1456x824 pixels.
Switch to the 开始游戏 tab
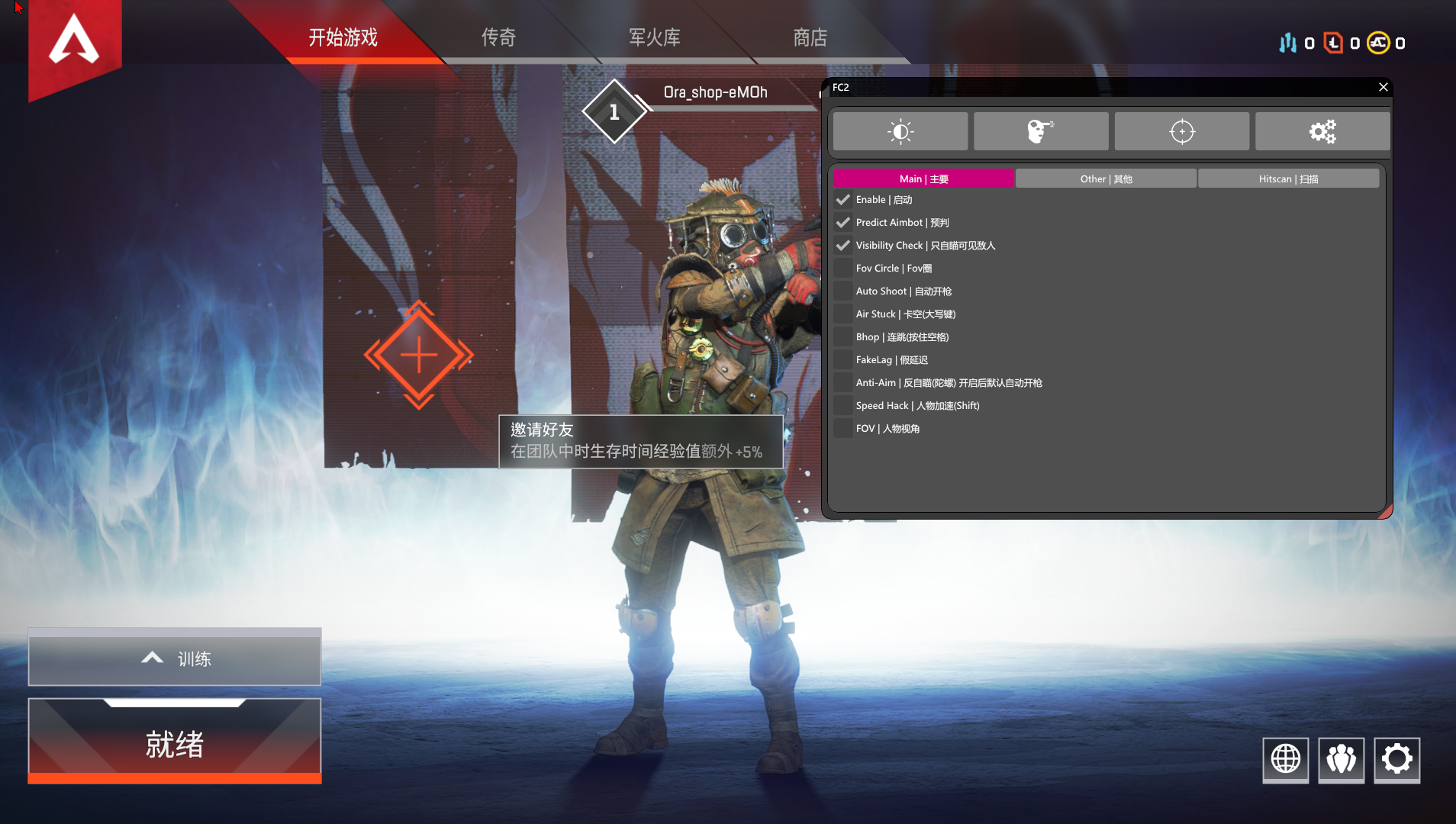coord(343,37)
